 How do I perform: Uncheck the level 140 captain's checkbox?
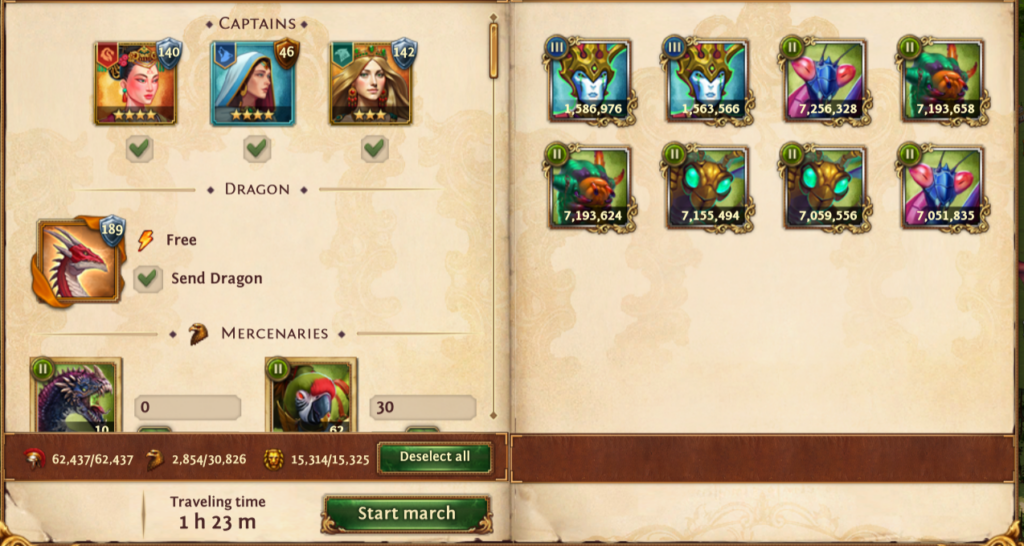click(x=140, y=149)
